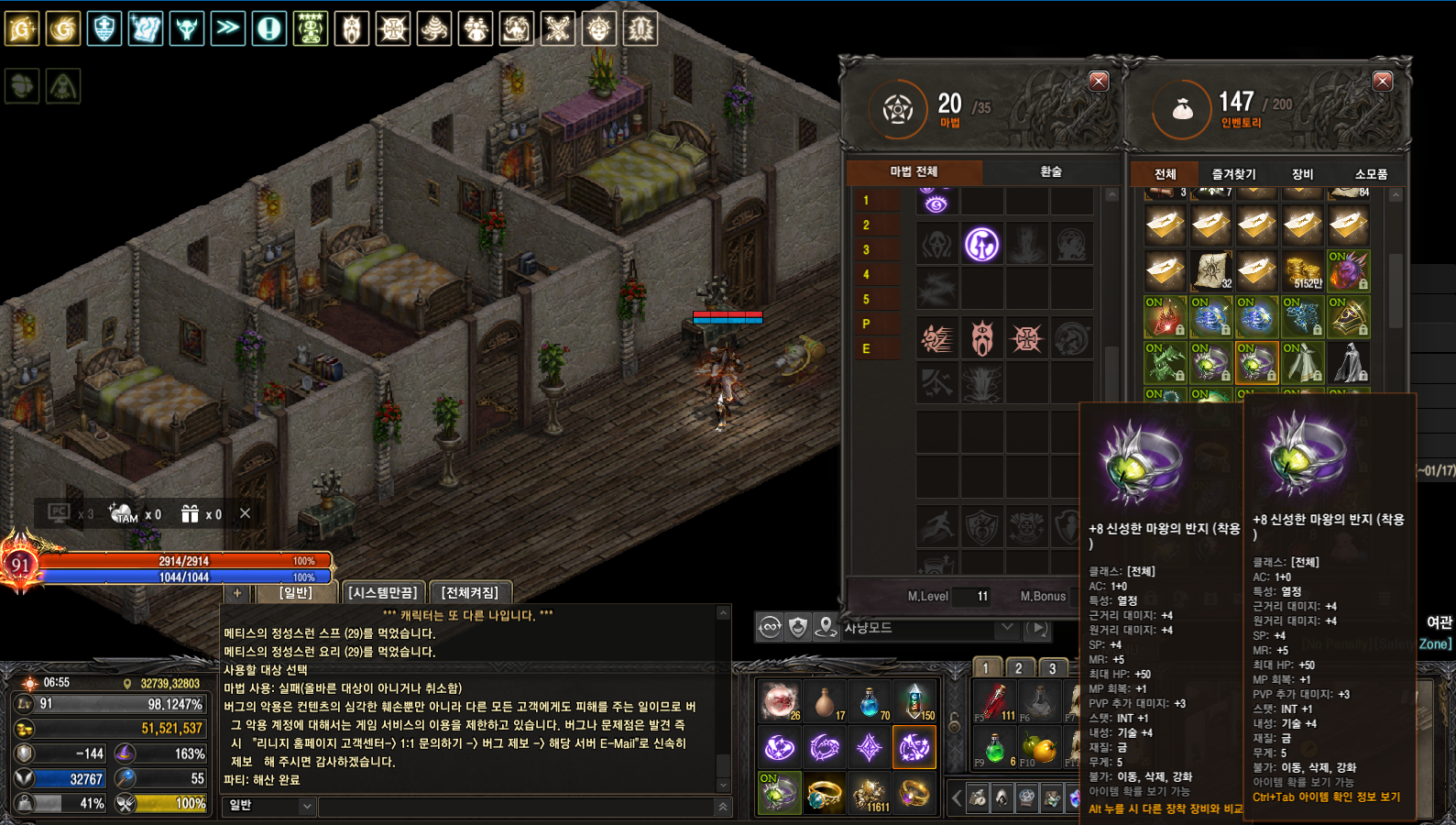Select the orange-highlighted purple skill in the hotbar
1456x825 pixels.
click(x=914, y=748)
